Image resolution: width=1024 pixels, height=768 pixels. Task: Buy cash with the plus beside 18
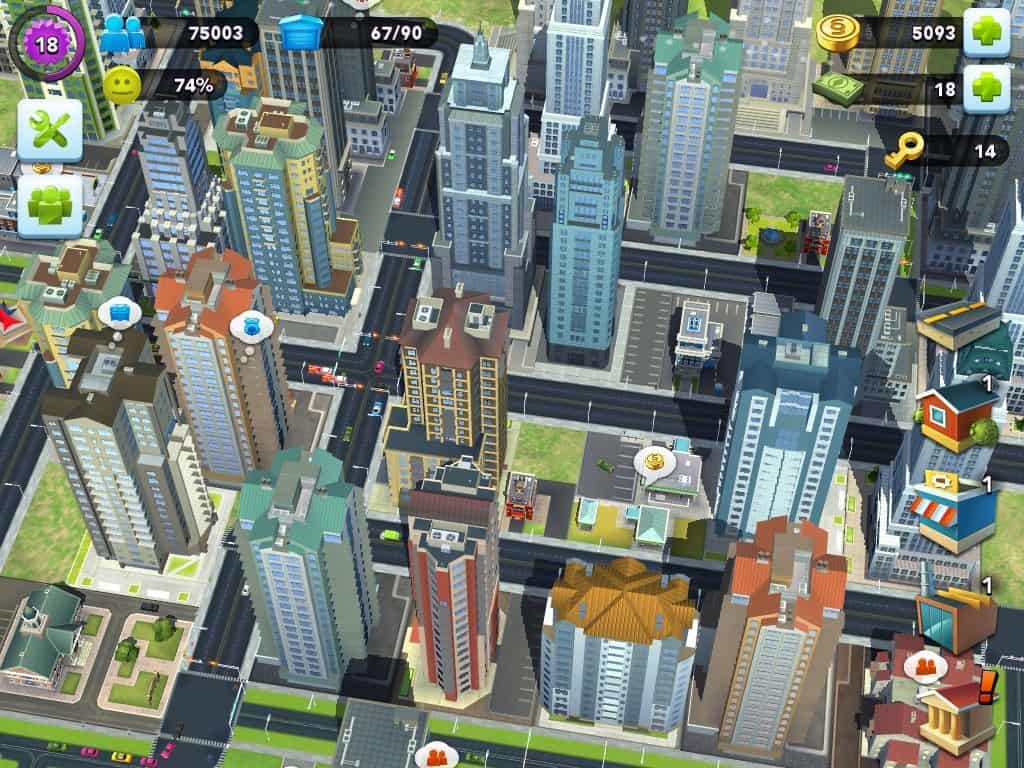click(x=985, y=89)
